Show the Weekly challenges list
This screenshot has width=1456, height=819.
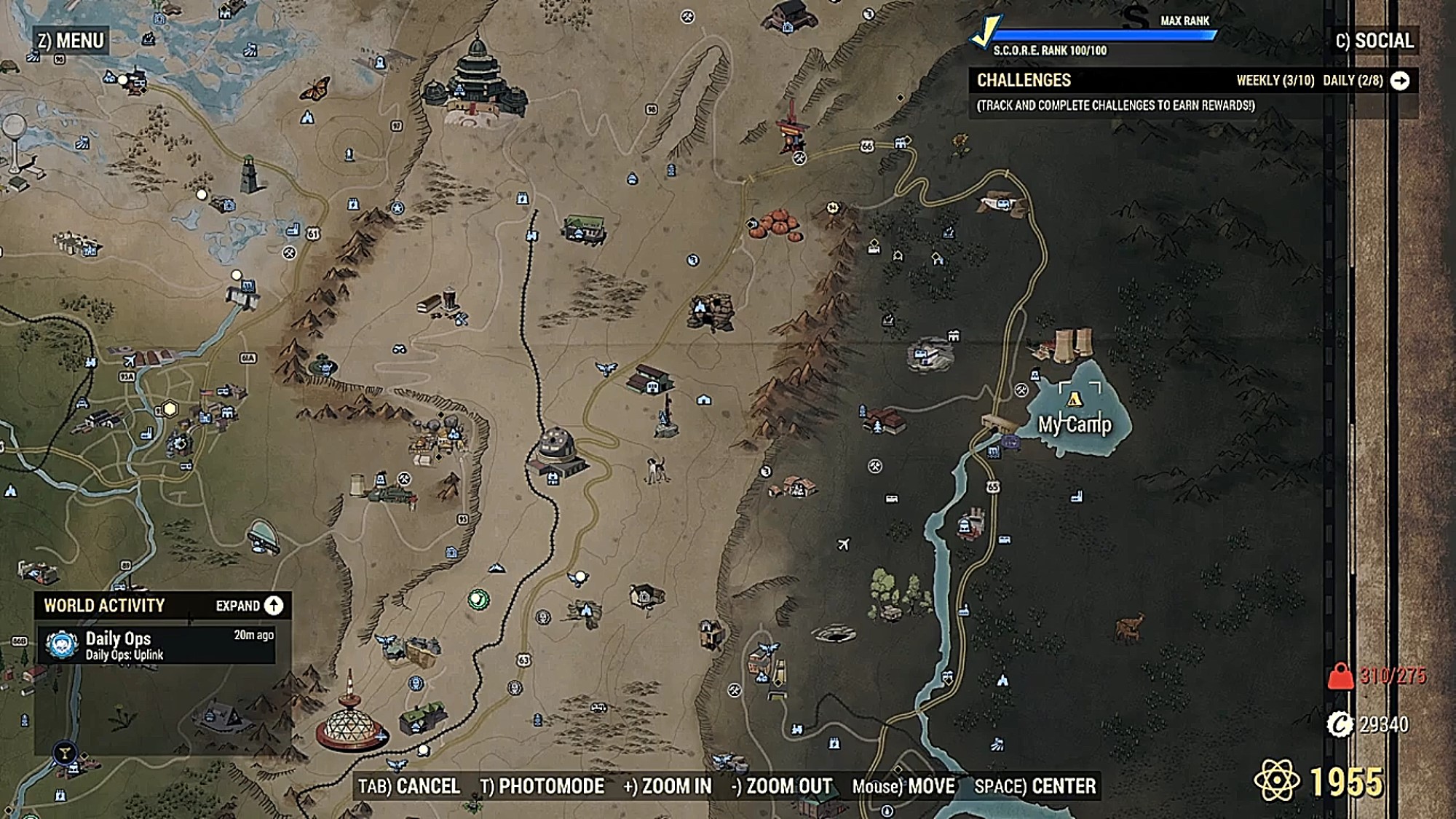coord(1275,81)
